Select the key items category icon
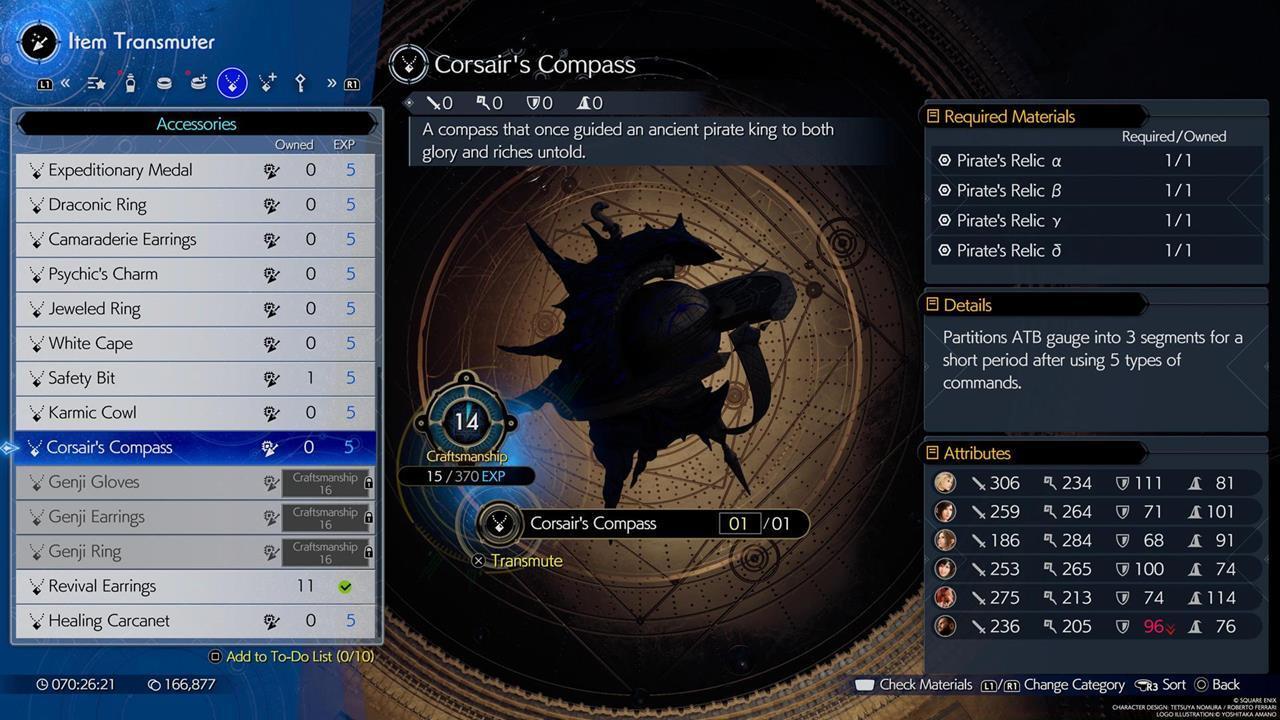Viewport: 1280px width, 720px height. 299,83
